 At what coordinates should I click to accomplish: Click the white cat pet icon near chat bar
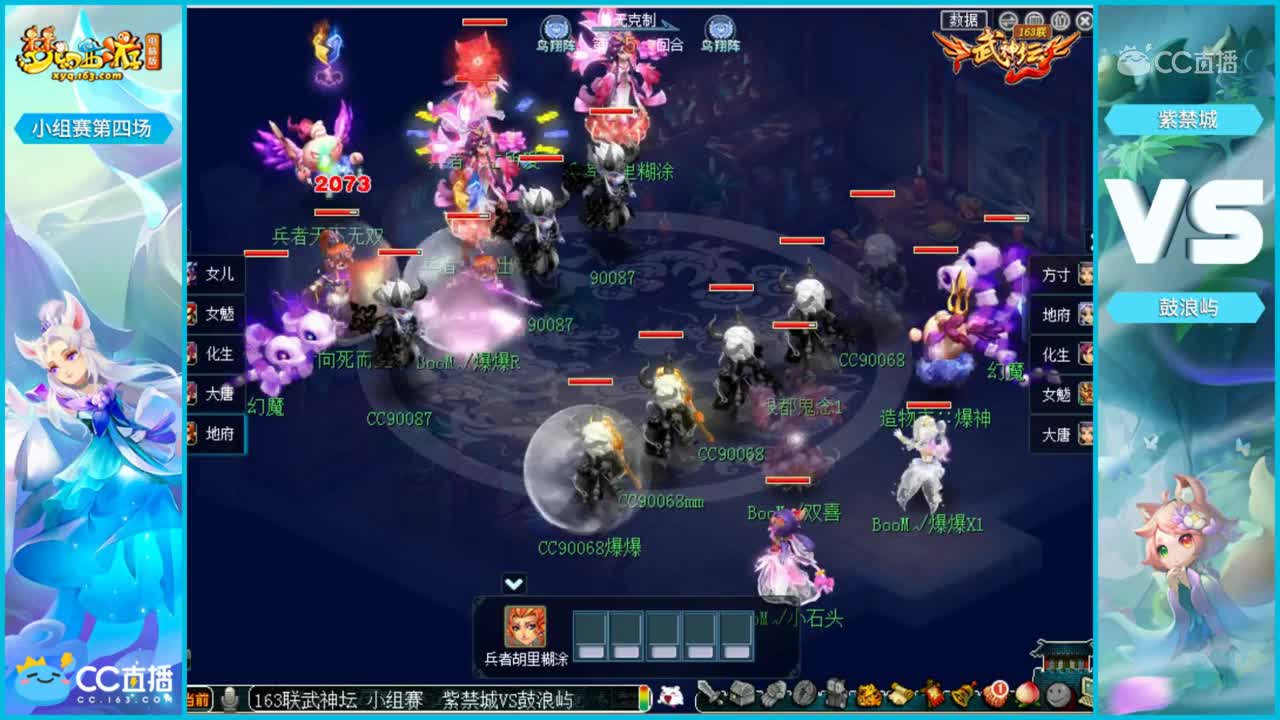668,704
